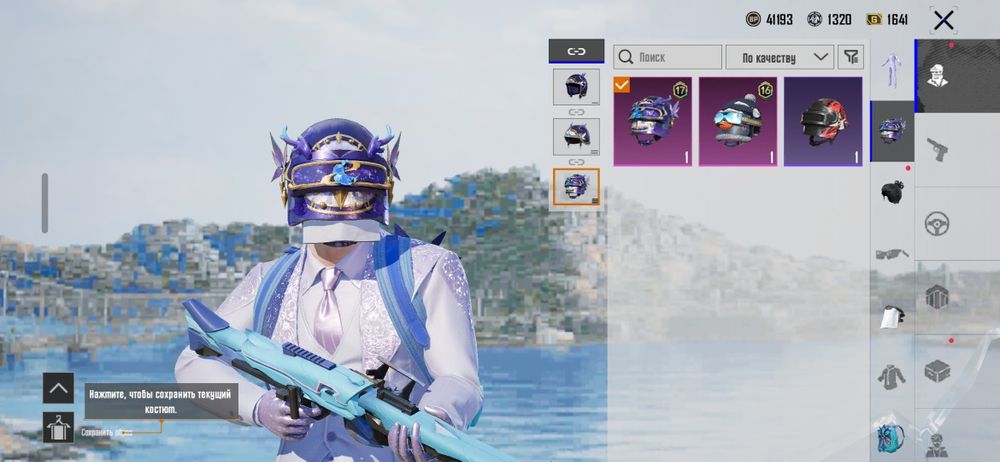1000x462 pixels.
Task: Click the Поиск search field
Action: coord(668,57)
